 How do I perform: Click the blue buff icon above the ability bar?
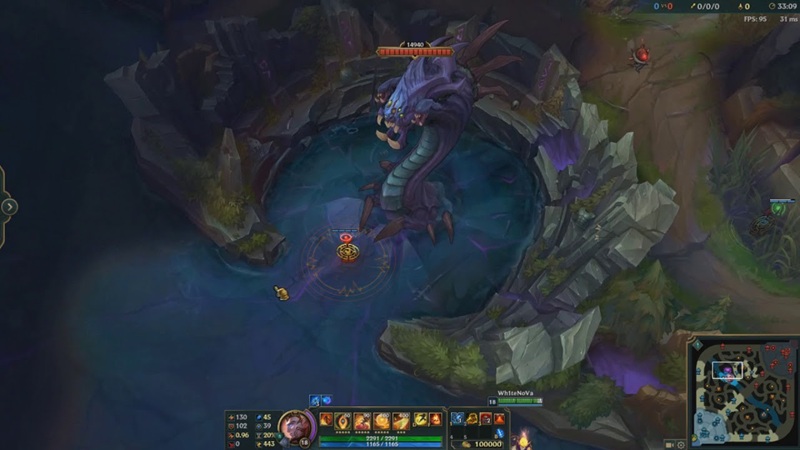tap(325, 400)
